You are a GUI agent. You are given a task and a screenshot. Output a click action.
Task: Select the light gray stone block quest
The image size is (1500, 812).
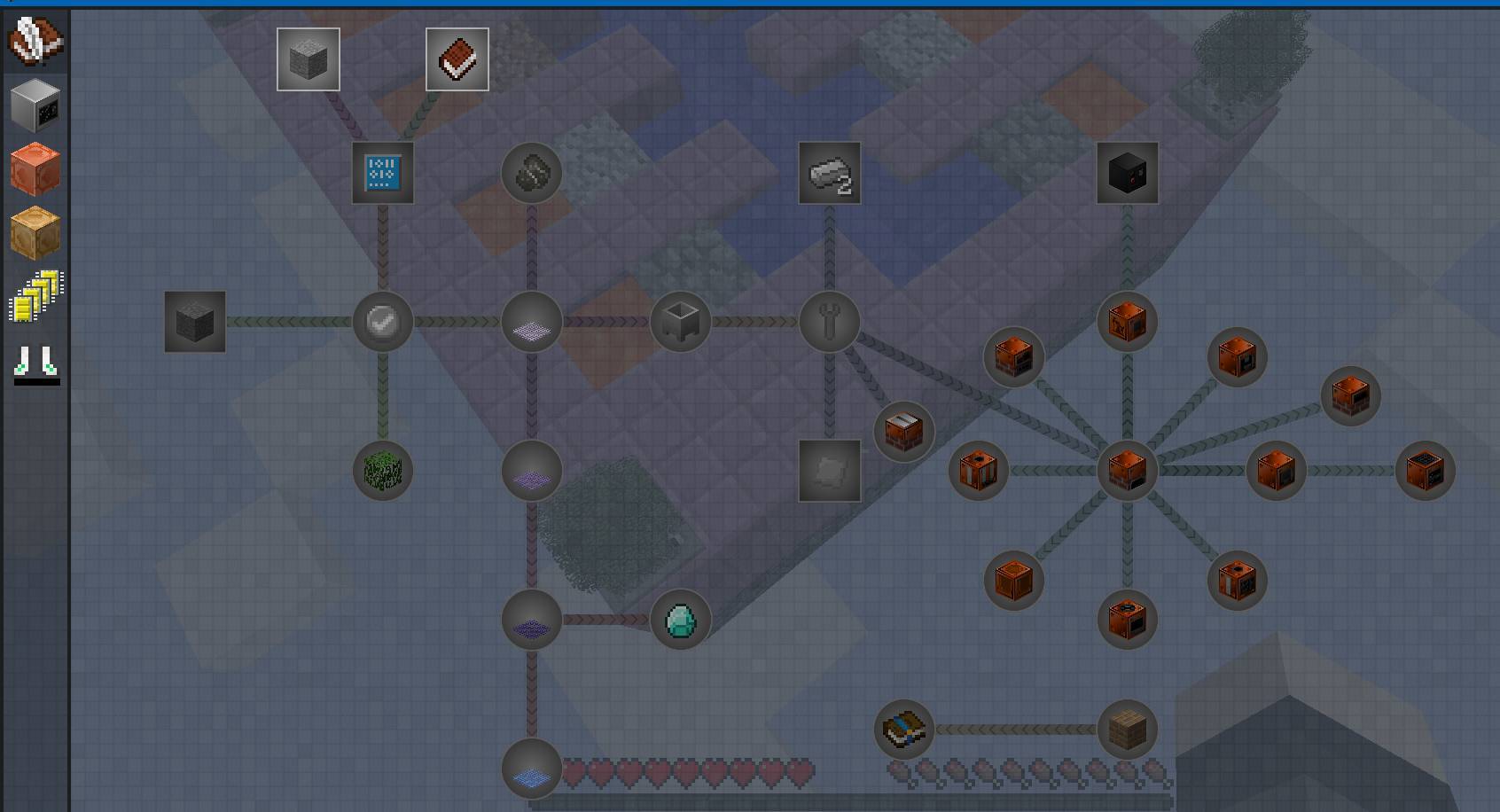[x=309, y=59]
